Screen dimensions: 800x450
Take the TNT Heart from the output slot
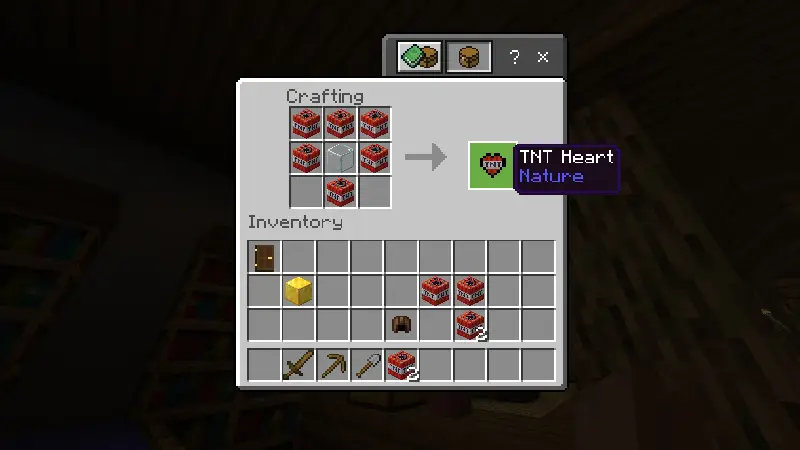[492, 165]
